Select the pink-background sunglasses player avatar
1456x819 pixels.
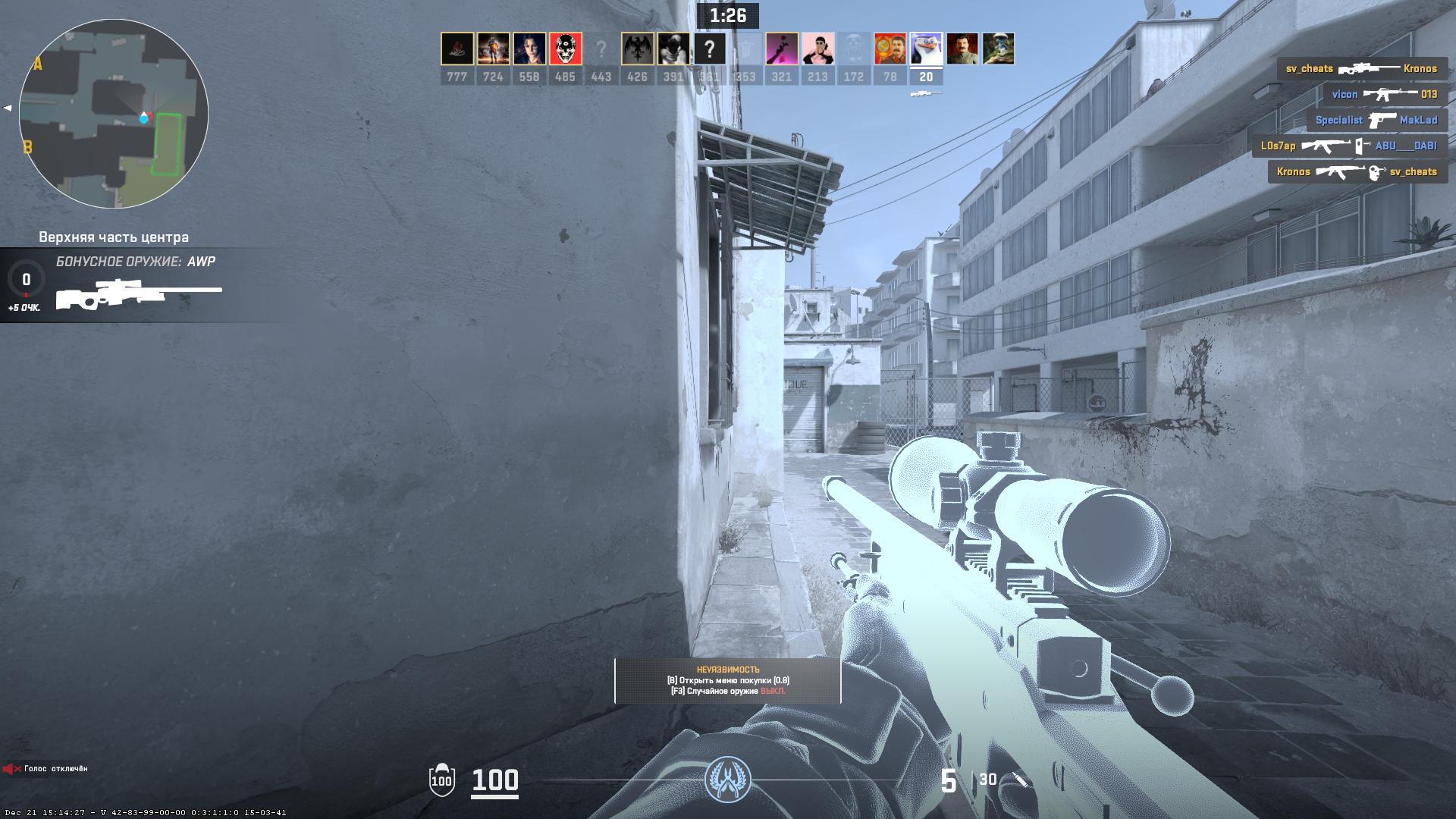(817, 49)
